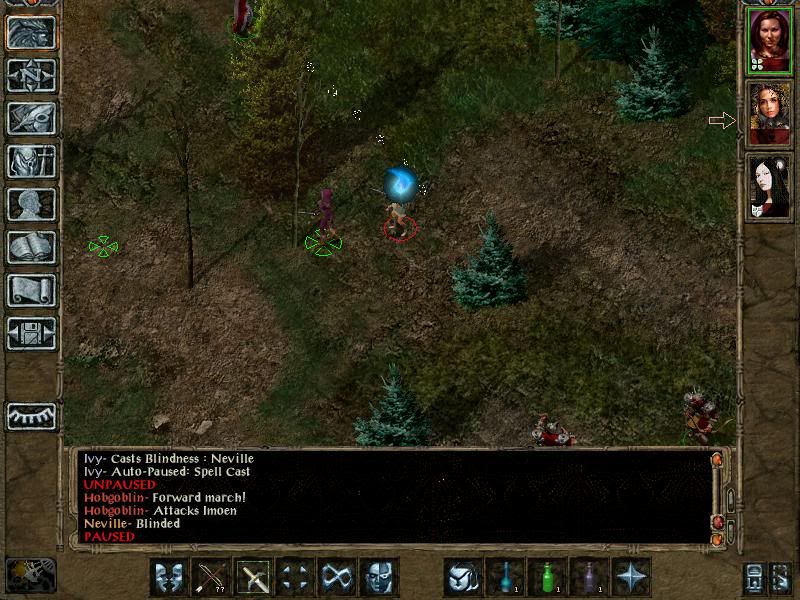Open the options menu with the floppy disk button

[31, 332]
